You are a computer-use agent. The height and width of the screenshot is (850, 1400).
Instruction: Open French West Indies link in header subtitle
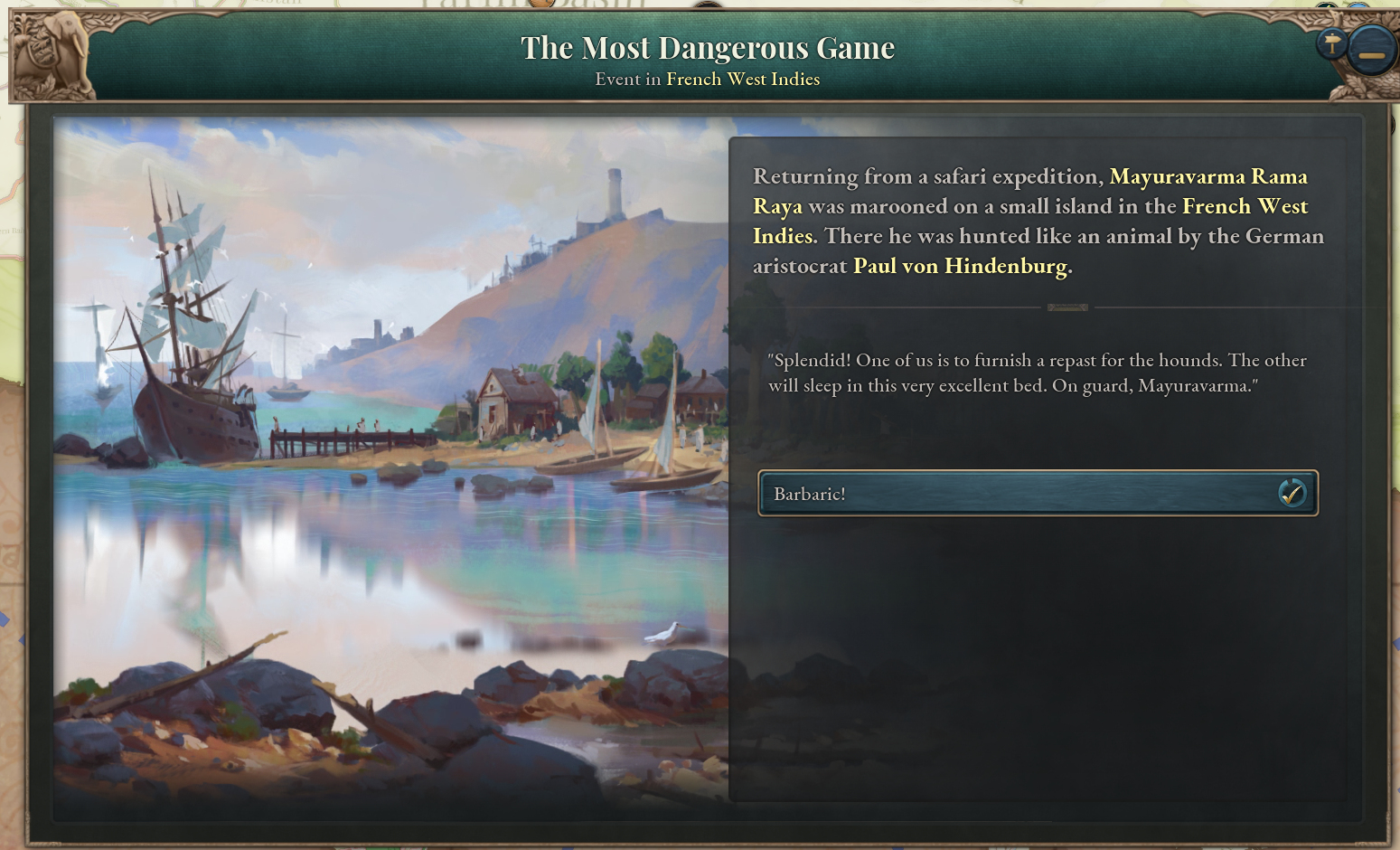click(743, 80)
